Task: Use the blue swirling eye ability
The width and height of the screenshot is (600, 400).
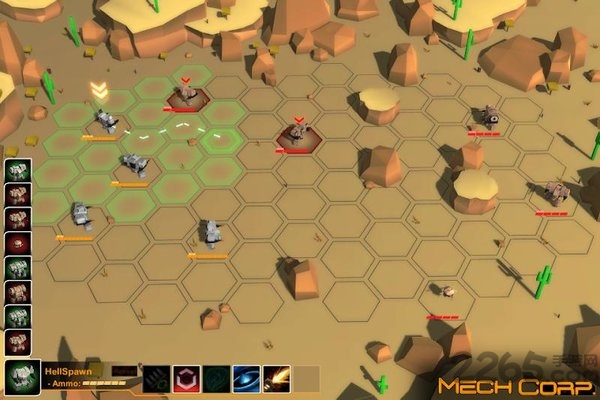Action: tap(246, 379)
